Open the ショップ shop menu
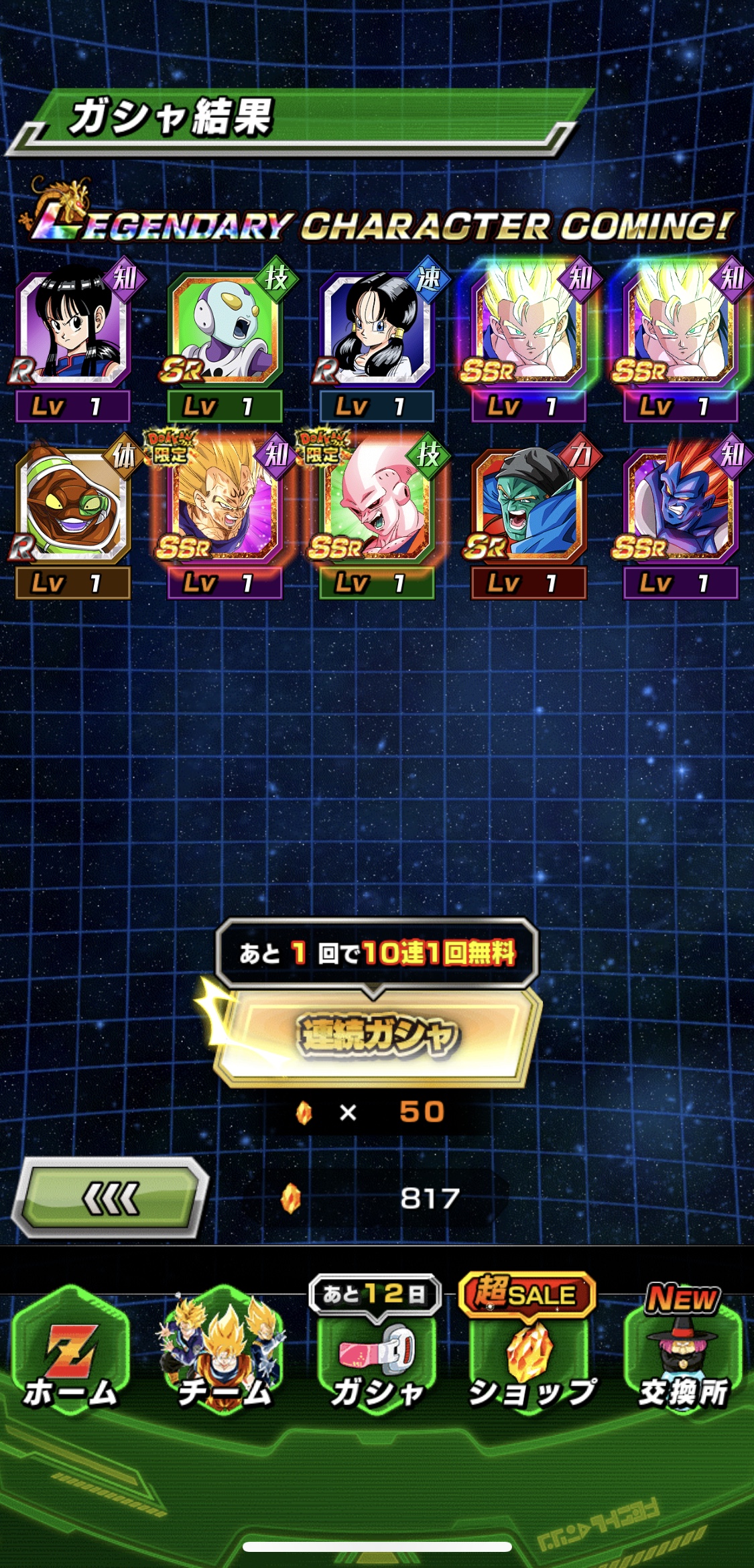Screen dimensions: 754x1568 coord(530,1354)
